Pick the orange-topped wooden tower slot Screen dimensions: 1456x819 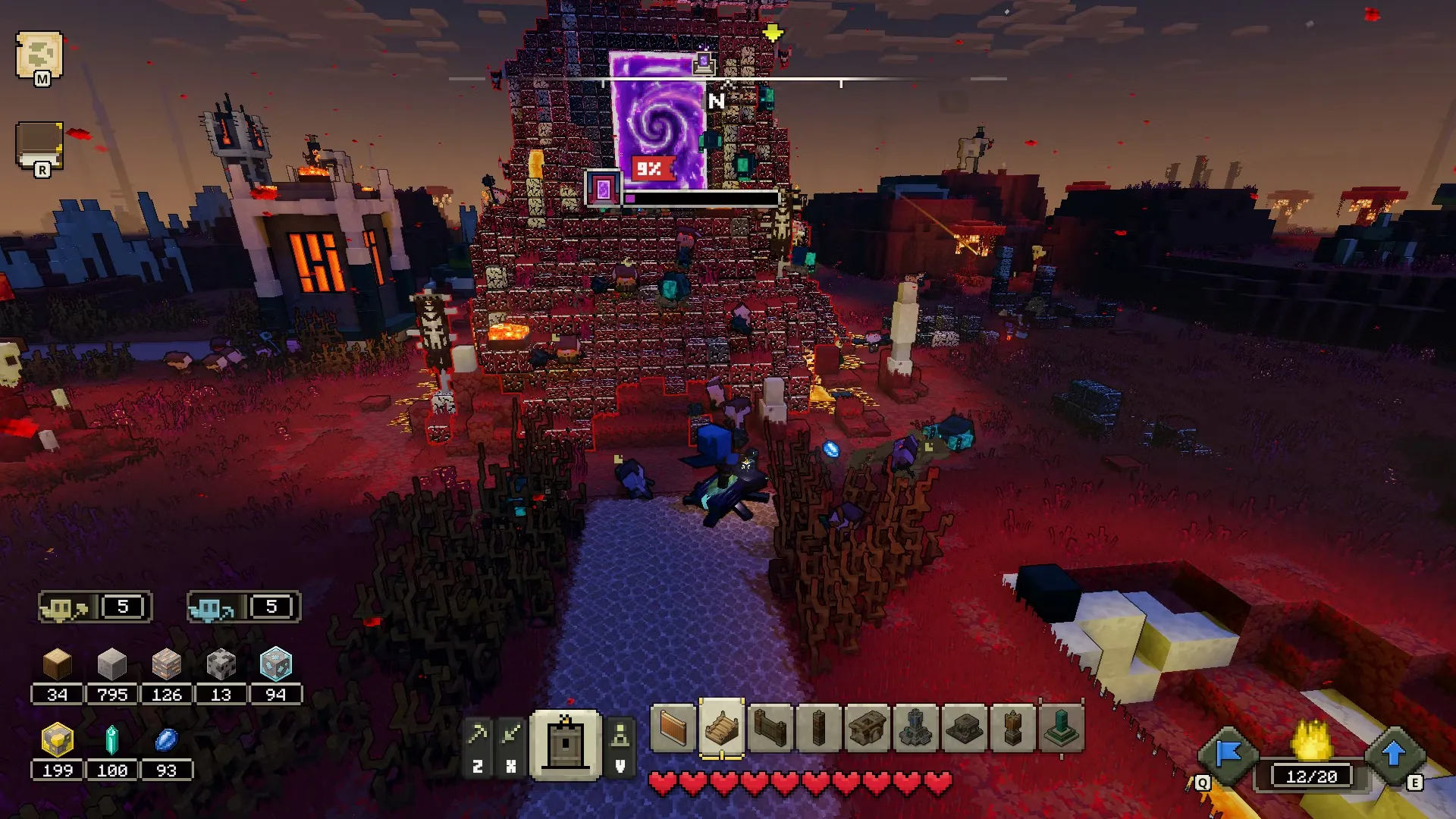(1013, 729)
